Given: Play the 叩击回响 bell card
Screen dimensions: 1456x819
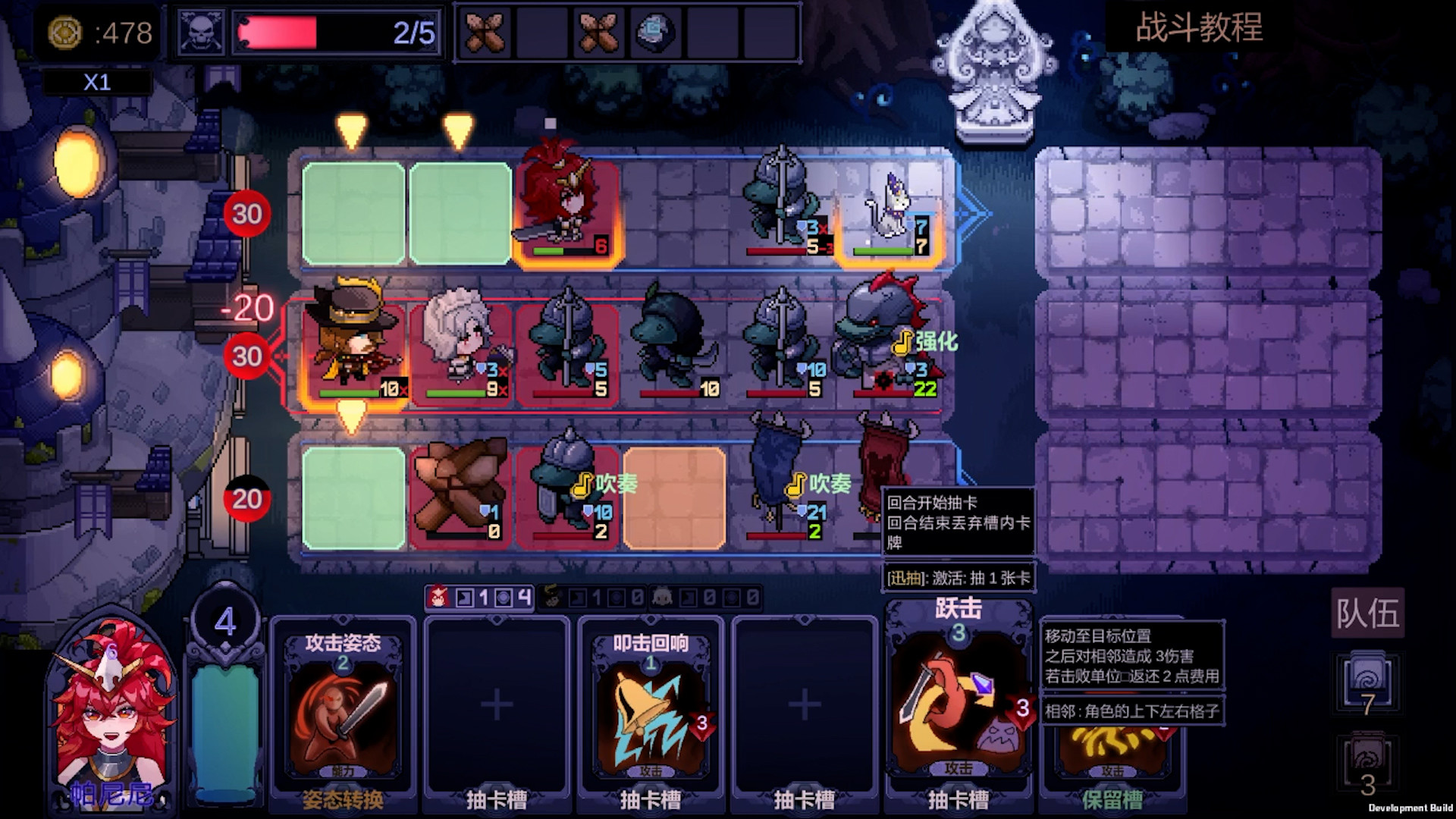Looking at the screenshot, I should (651, 705).
